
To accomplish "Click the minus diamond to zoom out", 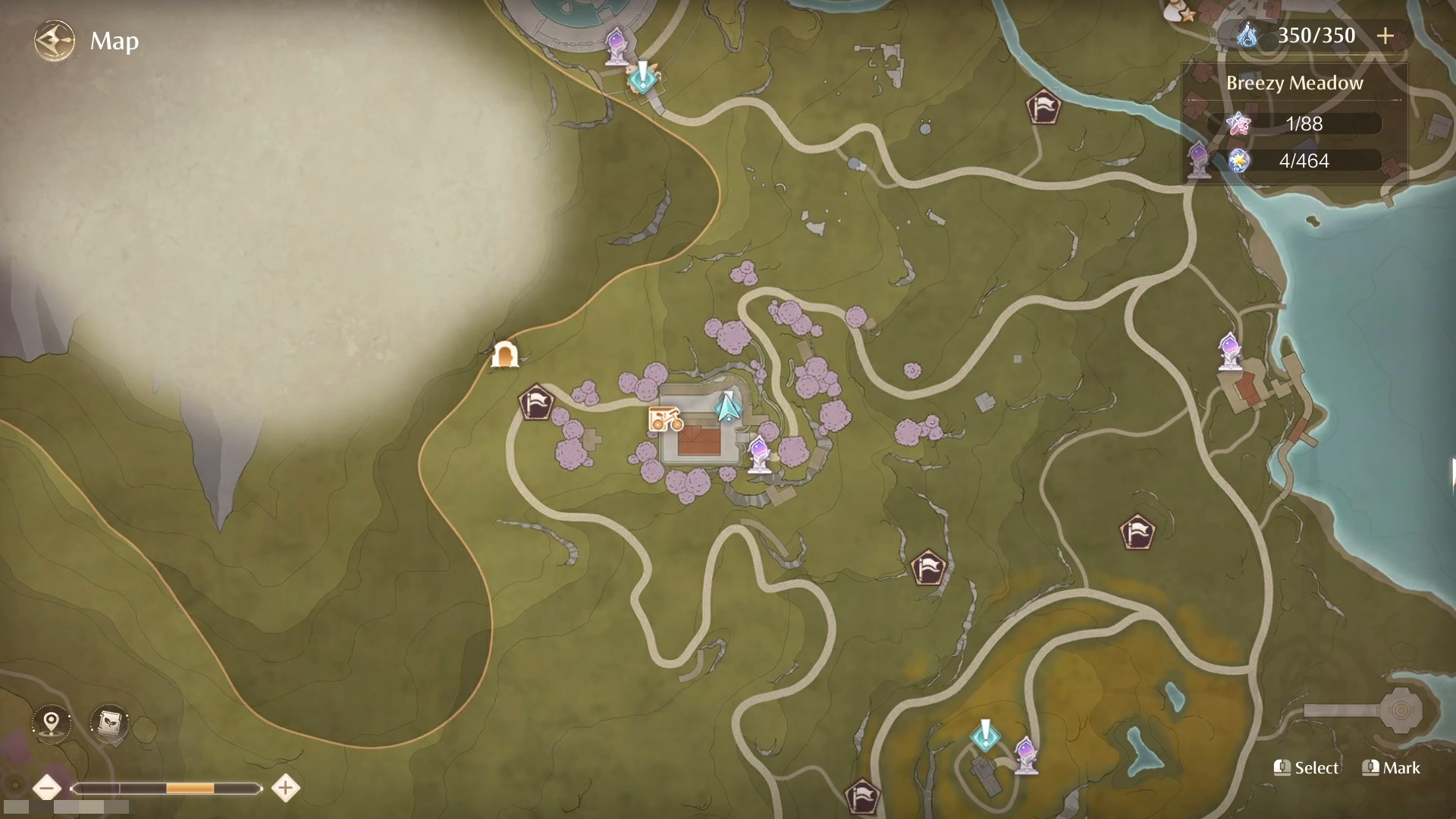I will [x=48, y=788].
